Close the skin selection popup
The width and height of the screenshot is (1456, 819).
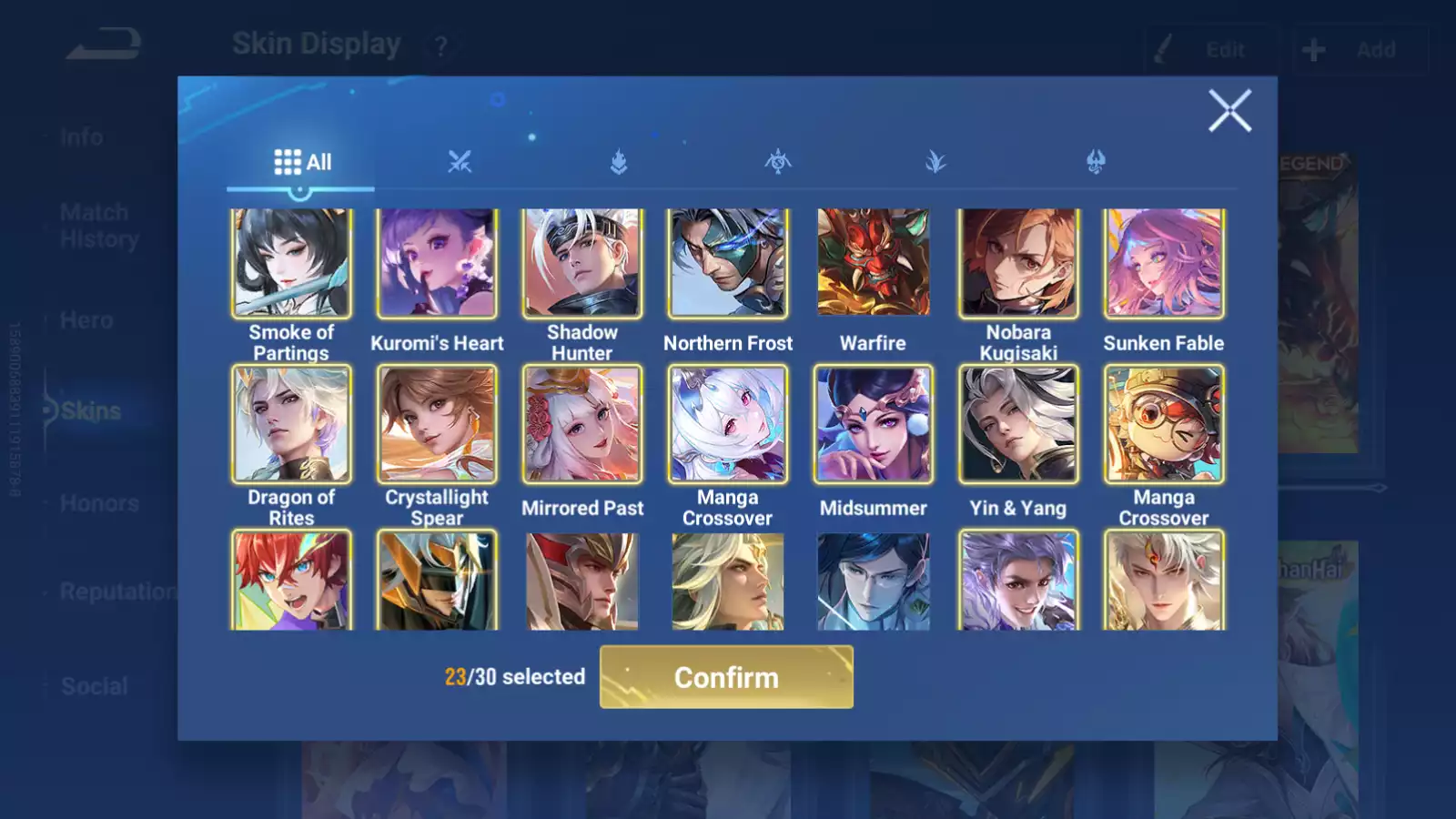pos(1229,111)
